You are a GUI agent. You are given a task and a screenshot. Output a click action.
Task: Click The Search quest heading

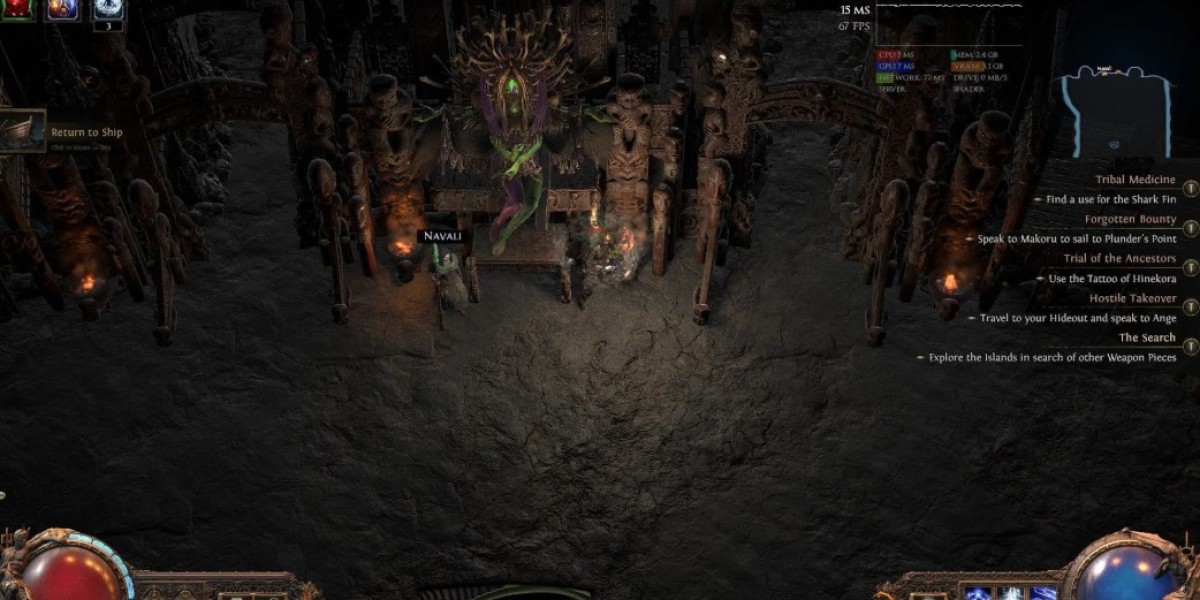(x=1147, y=337)
